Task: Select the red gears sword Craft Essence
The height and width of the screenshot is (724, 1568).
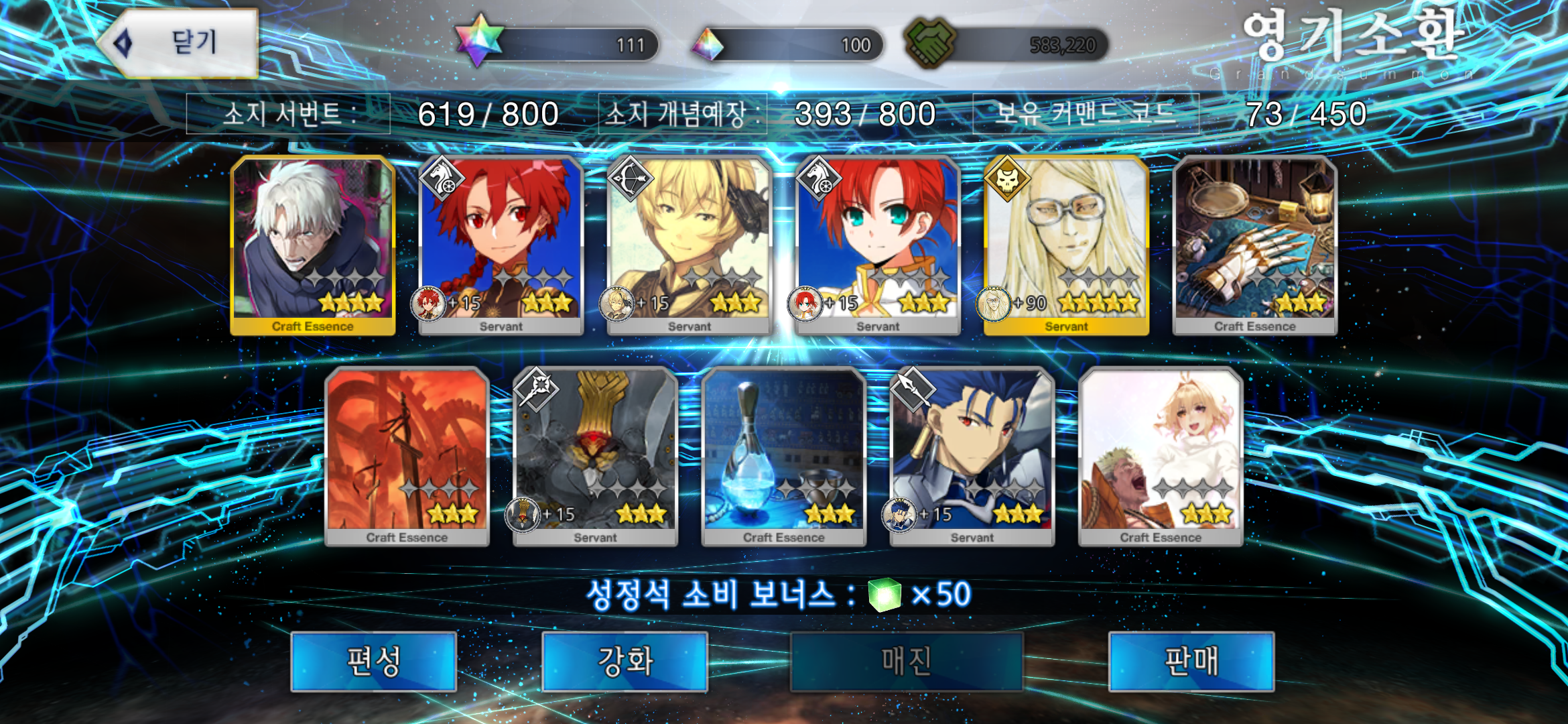Action: coord(407,456)
